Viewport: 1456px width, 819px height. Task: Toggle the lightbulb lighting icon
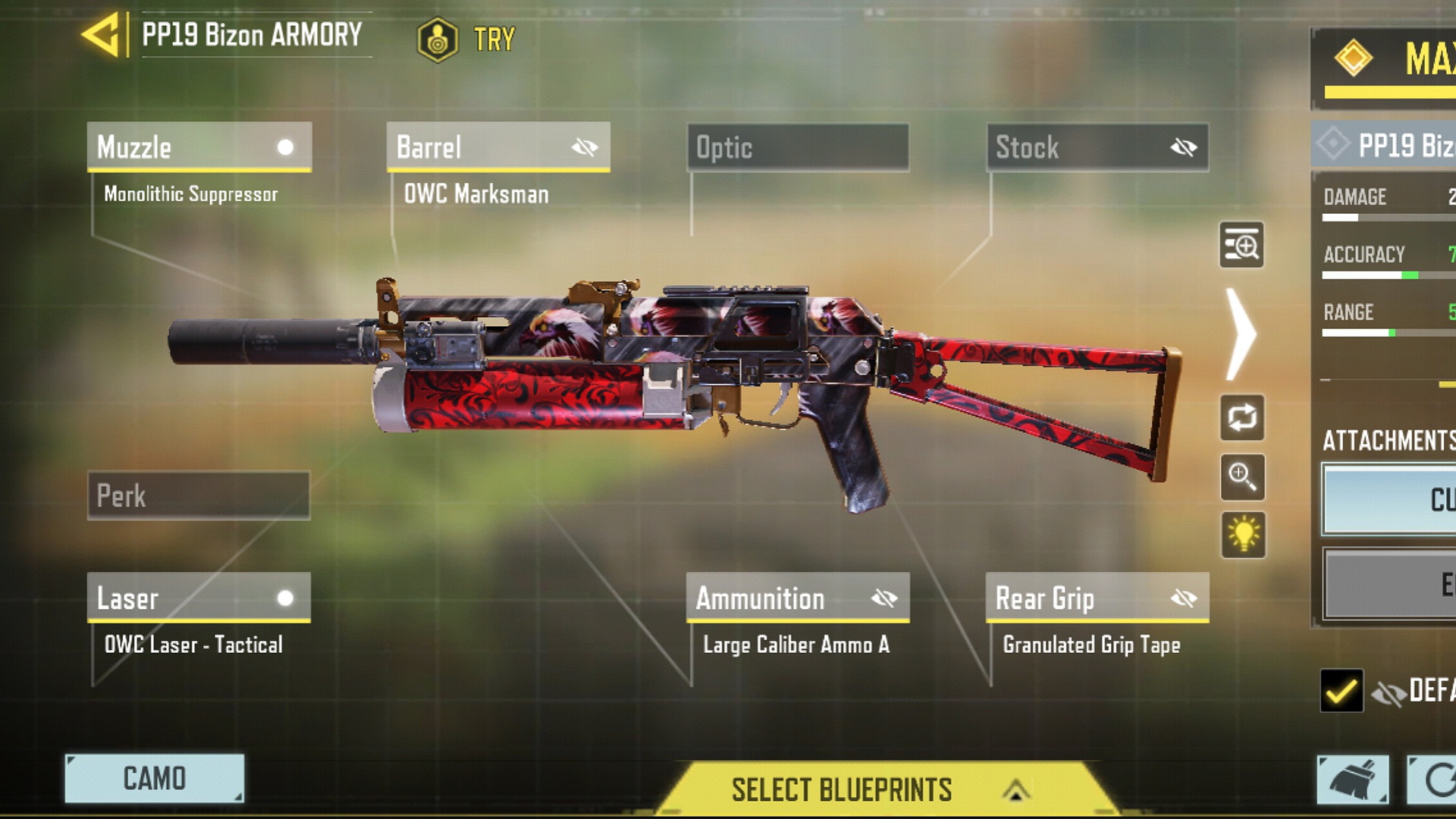tap(1243, 535)
